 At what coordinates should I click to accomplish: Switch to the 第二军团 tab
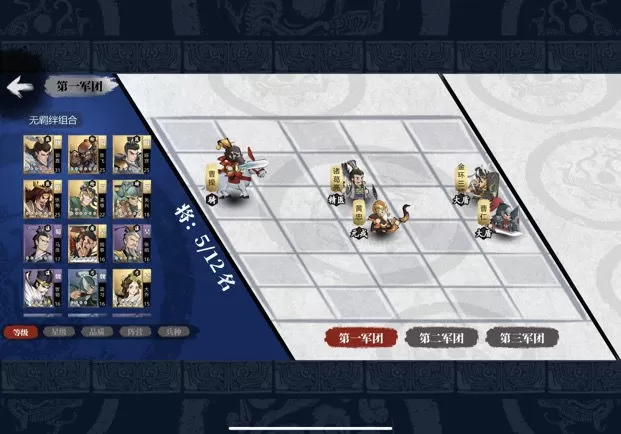pyautogui.click(x=441, y=338)
